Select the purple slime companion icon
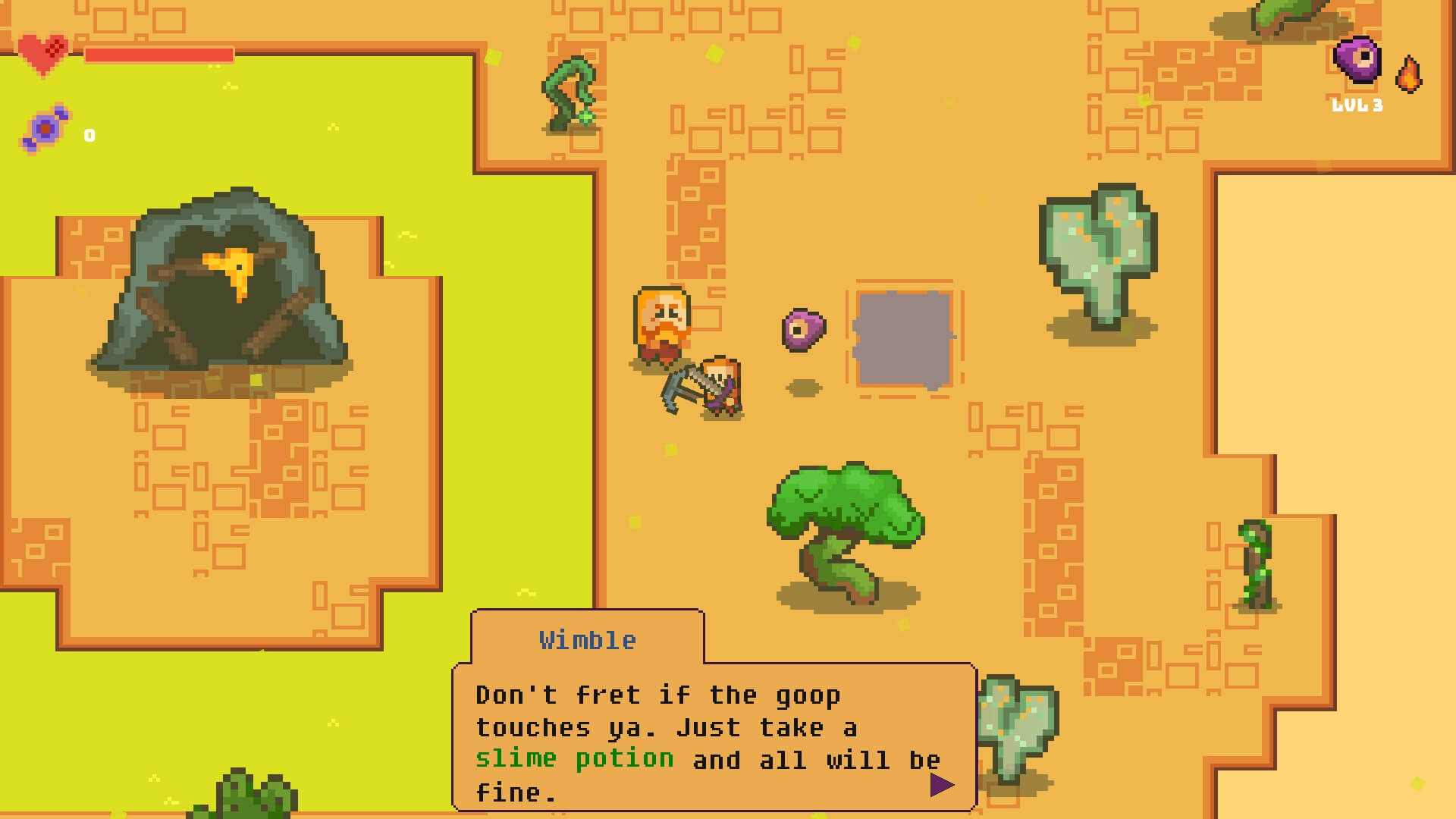Screen dimensions: 1456x819 click(1357, 59)
